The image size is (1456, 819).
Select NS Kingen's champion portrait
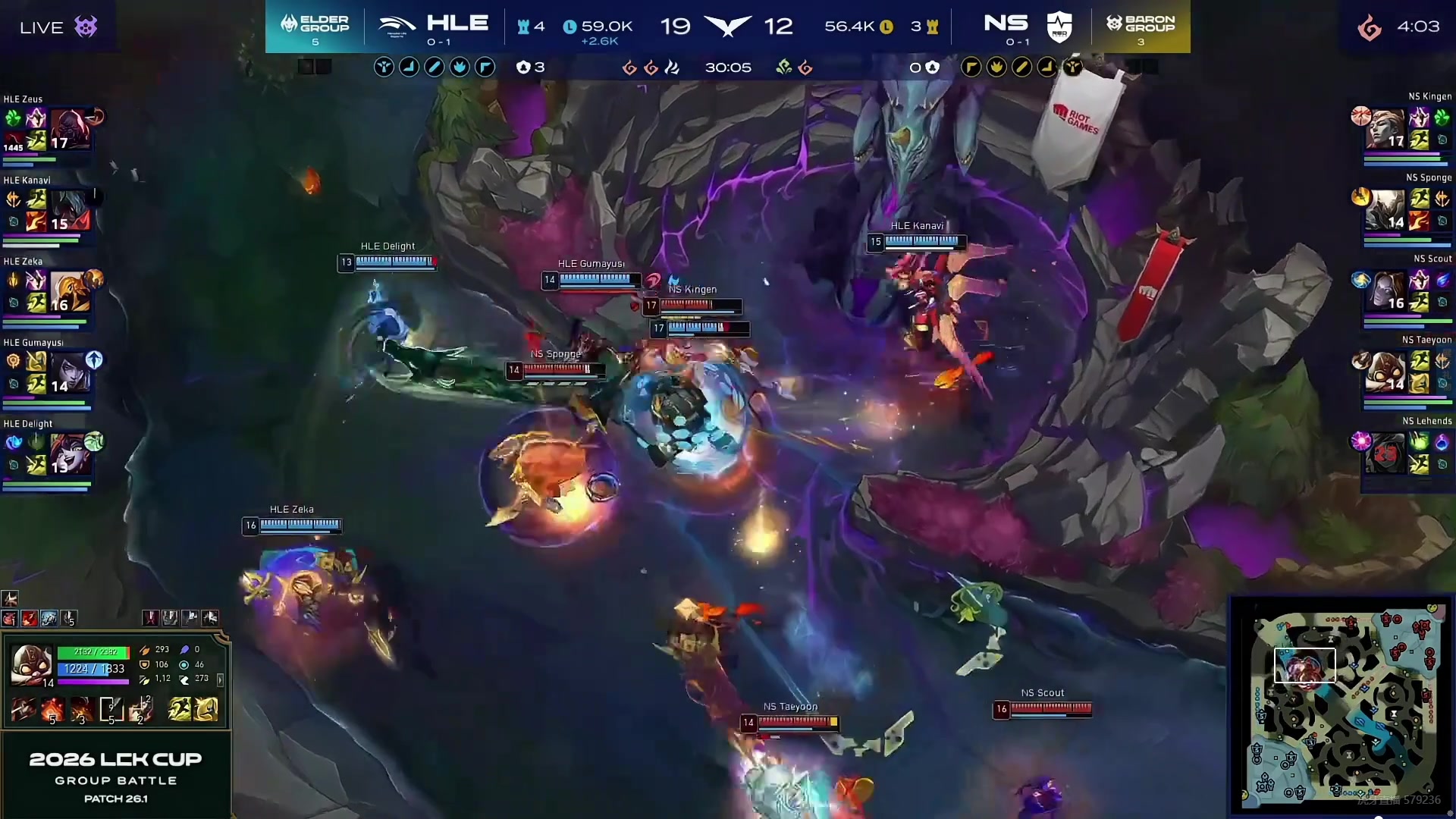point(1385,129)
